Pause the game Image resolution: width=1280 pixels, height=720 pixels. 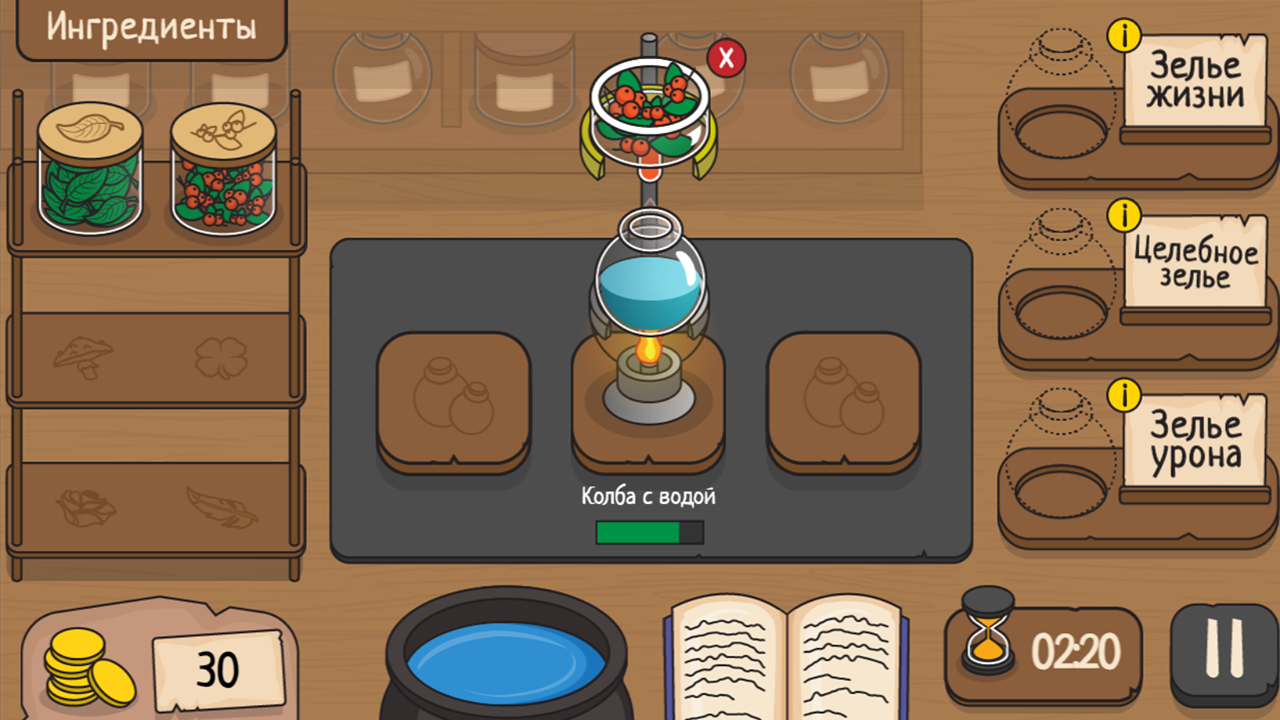[1222, 650]
